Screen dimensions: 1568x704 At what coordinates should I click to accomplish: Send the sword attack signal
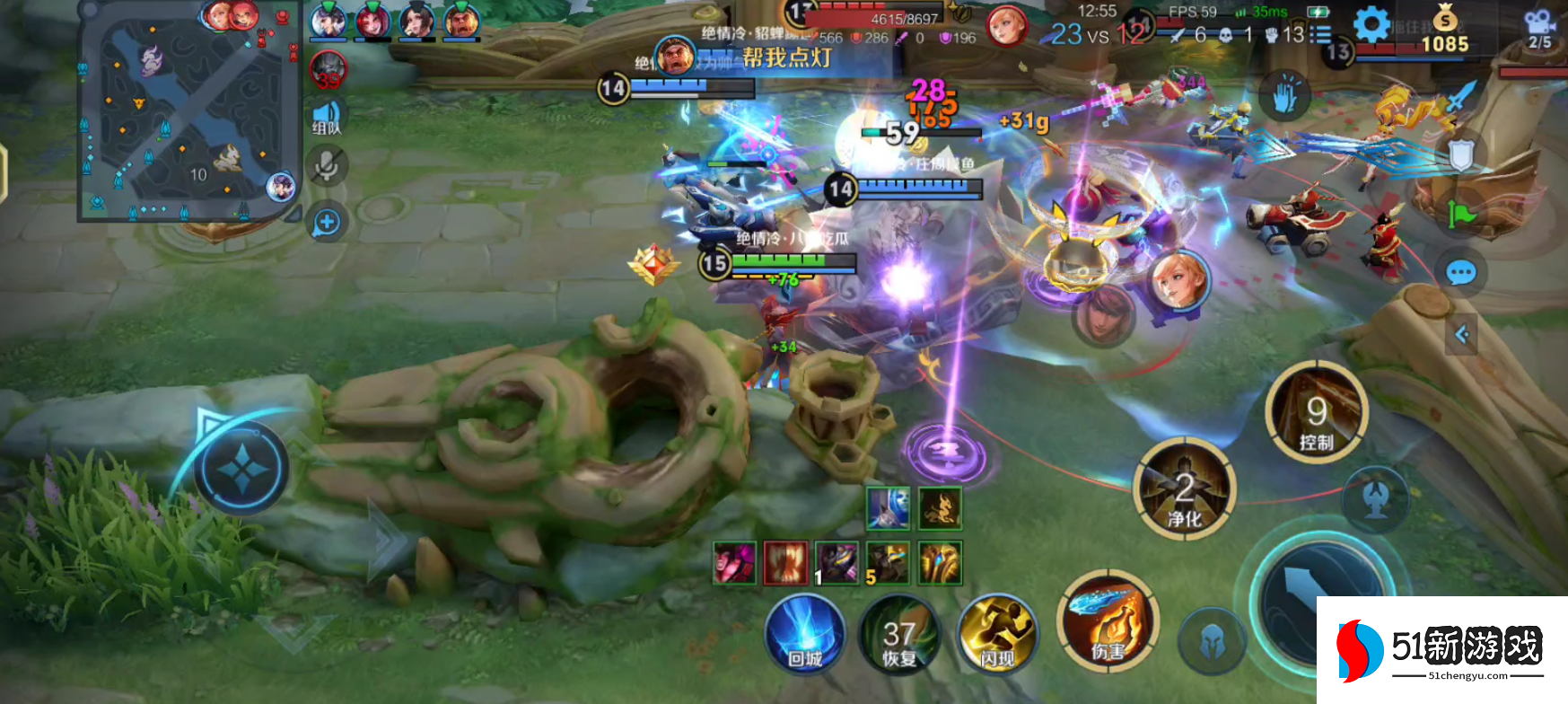pos(1460,97)
